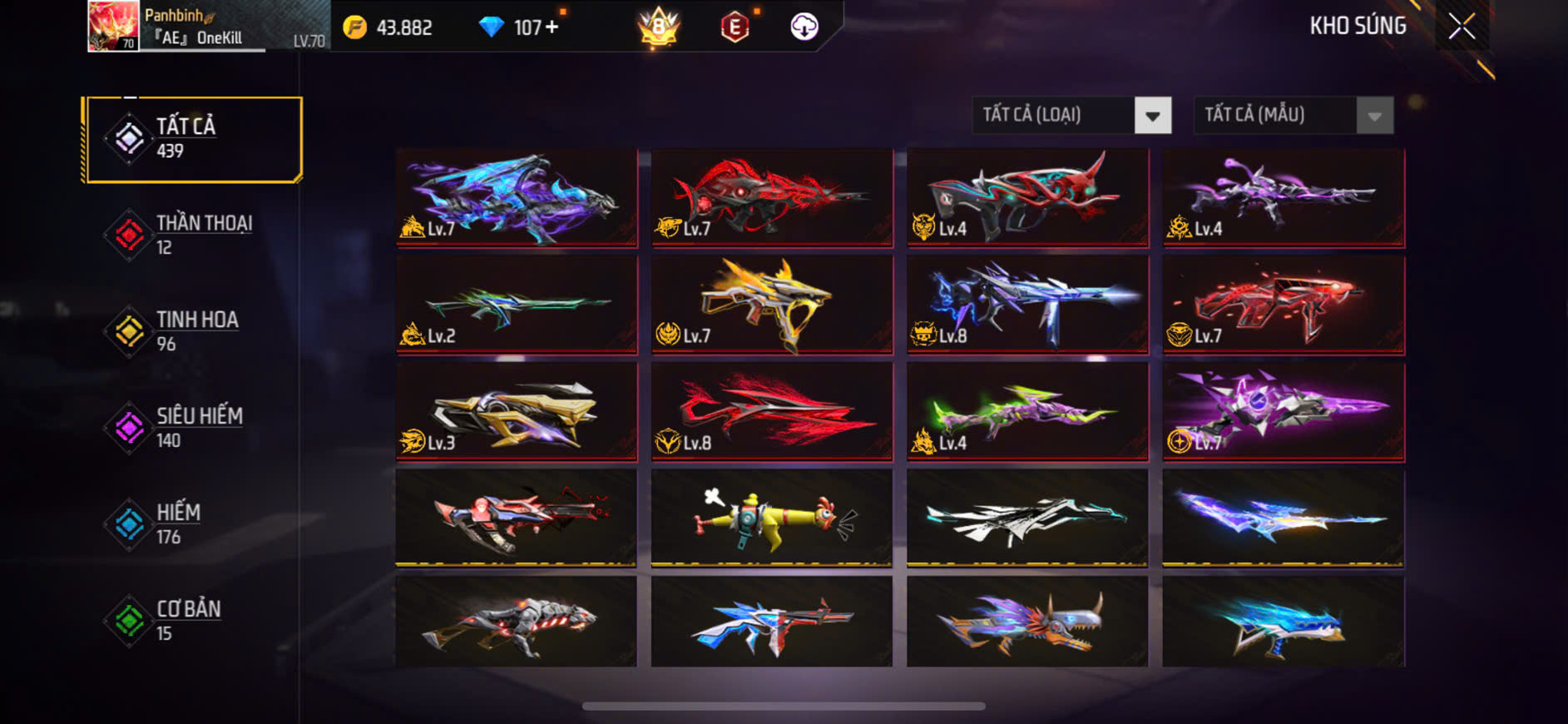Click the red E badge icon
Image resolution: width=1568 pixels, height=724 pixels.
pos(735,27)
